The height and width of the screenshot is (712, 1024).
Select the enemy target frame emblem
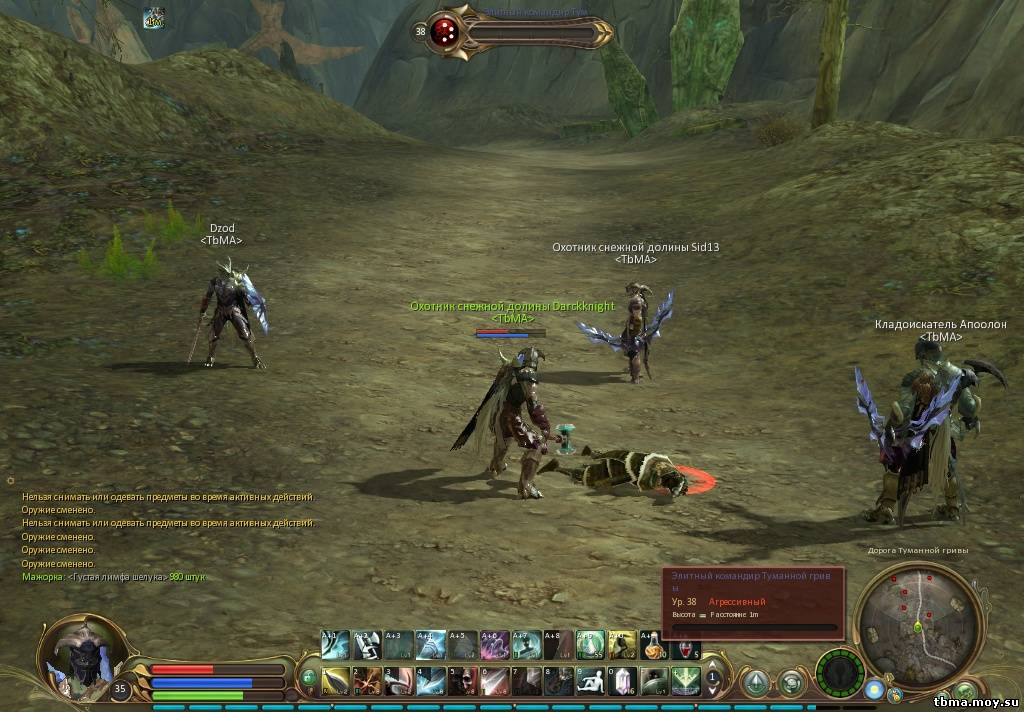coord(446,31)
